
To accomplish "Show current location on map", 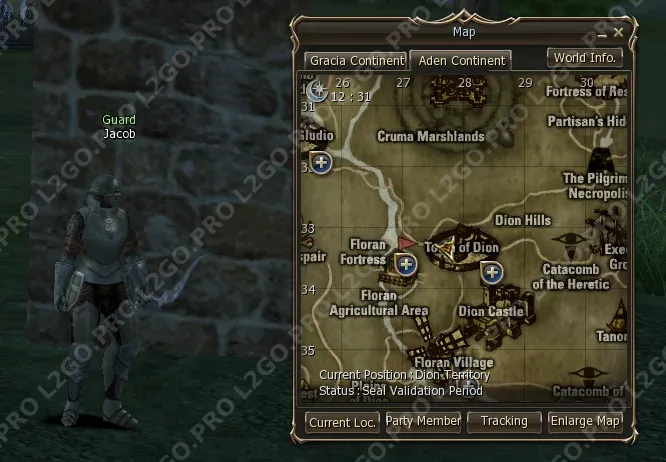I will tap(342, 422).
